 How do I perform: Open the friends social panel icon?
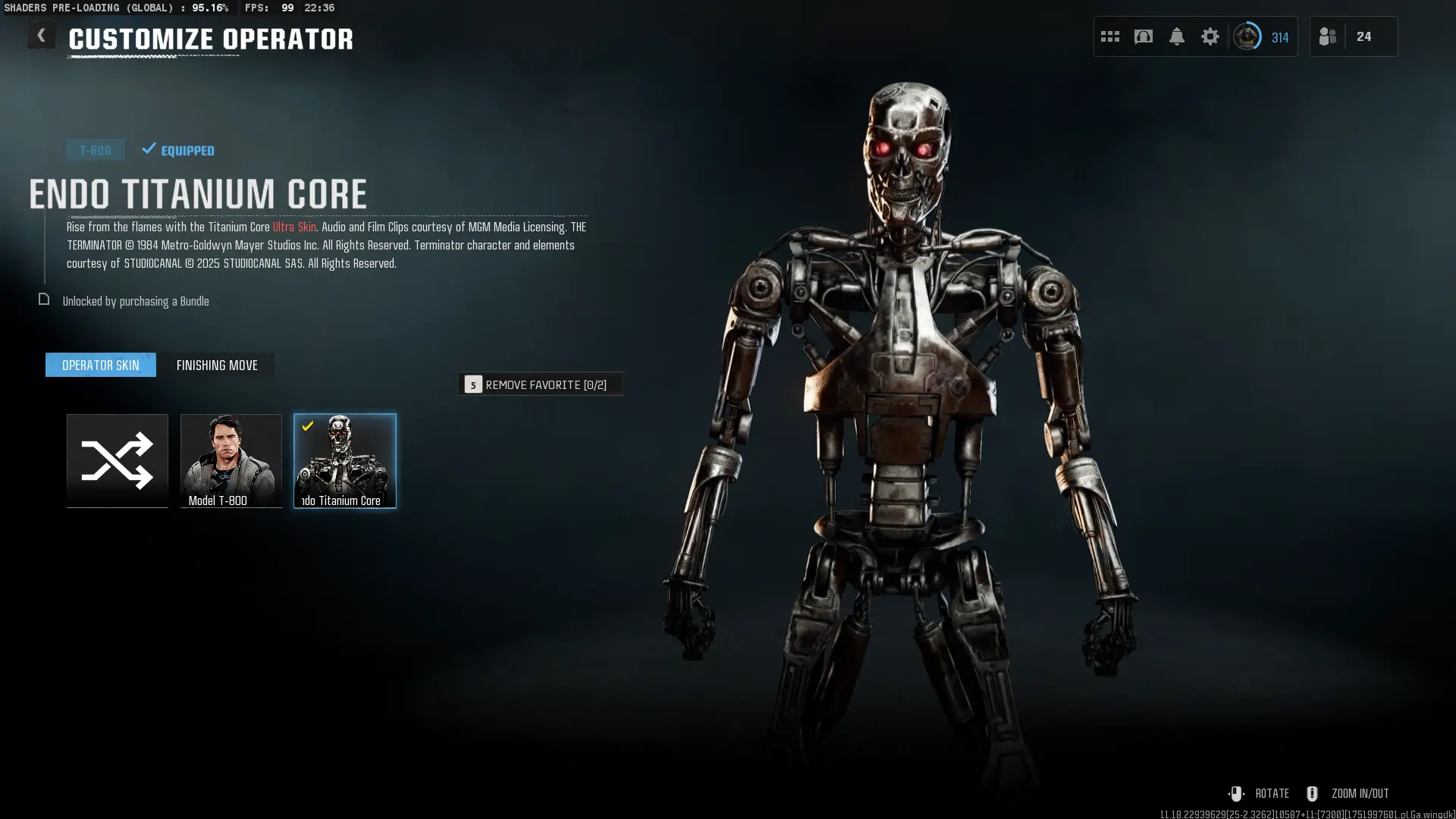click(x=1327, y=36)
